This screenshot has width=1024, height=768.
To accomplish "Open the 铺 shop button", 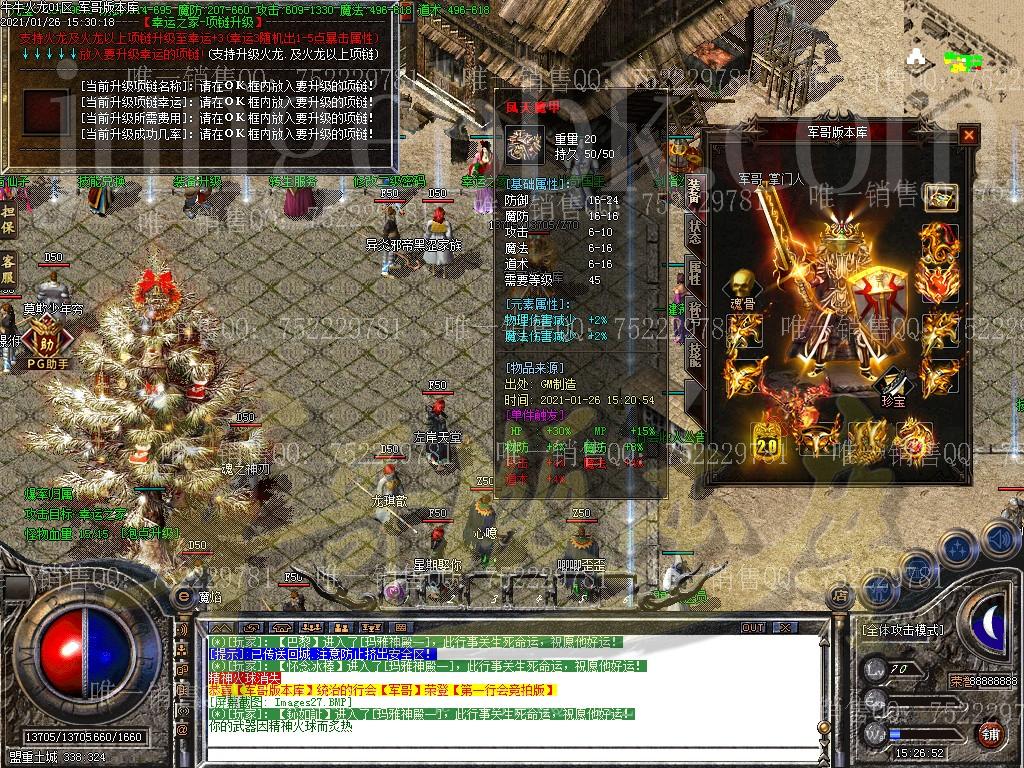I will click(x=990, y=734).
